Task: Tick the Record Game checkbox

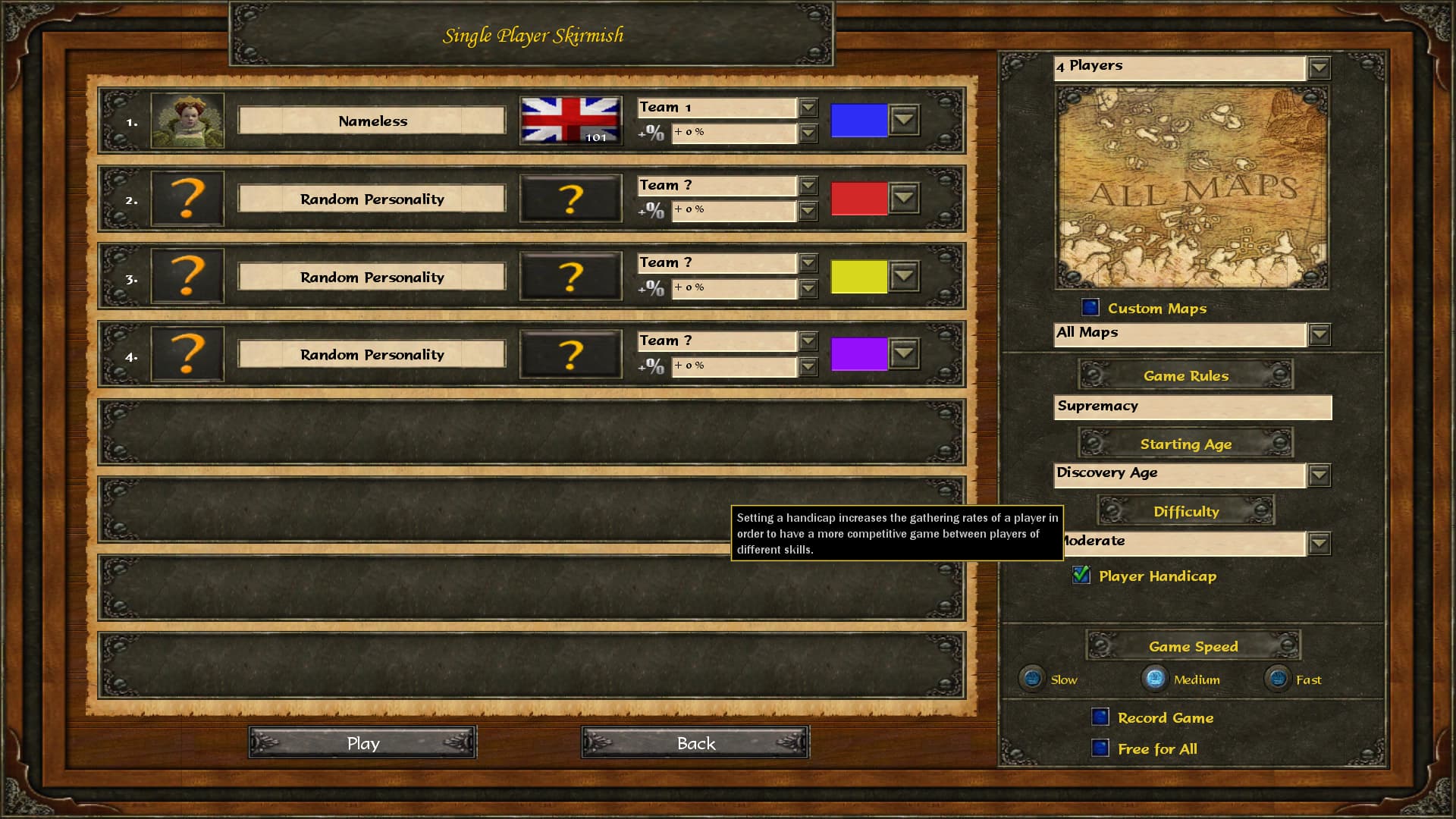Action: pos(1100,717)
